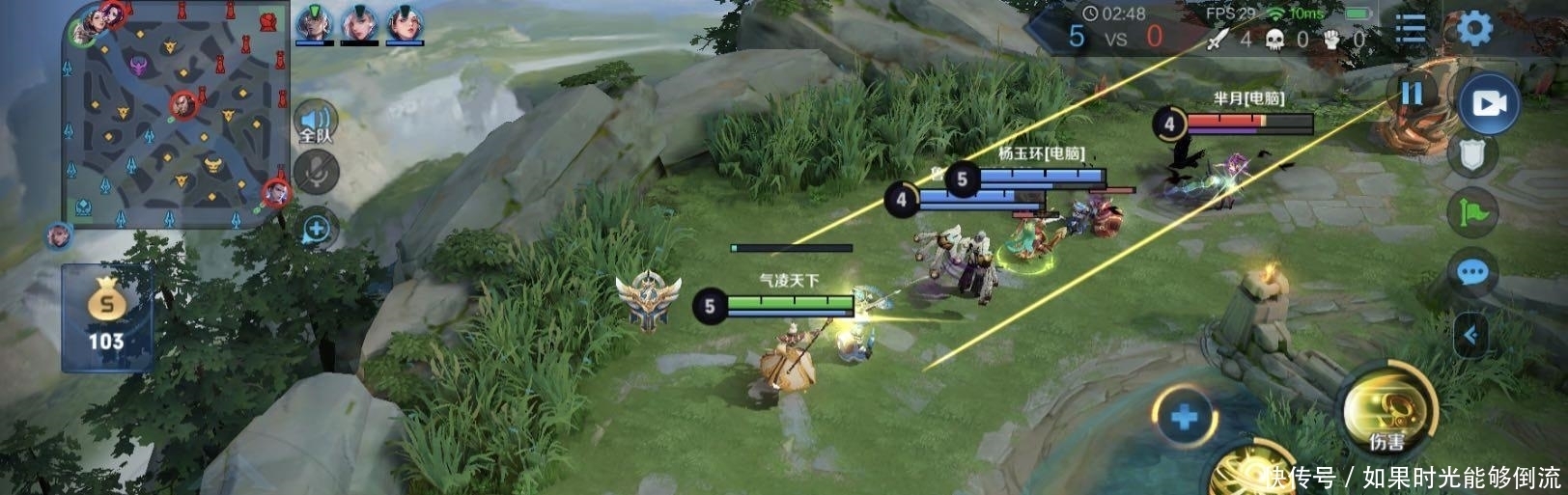The image size is (1568, 495).
Task: Open the chat bubble messages
Action: [1471, 273]
